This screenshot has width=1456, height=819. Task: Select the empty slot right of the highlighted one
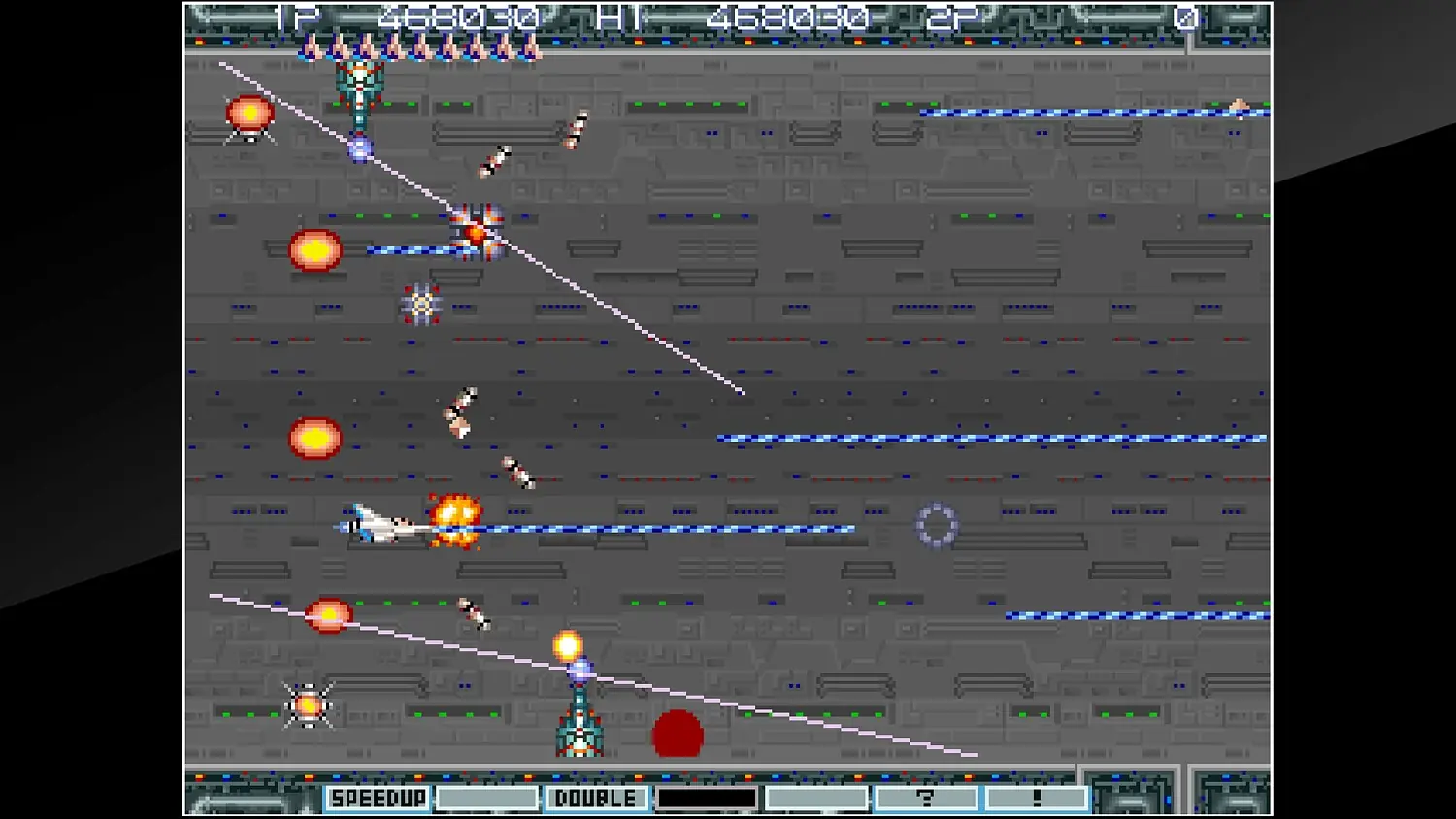click(815, 798)
